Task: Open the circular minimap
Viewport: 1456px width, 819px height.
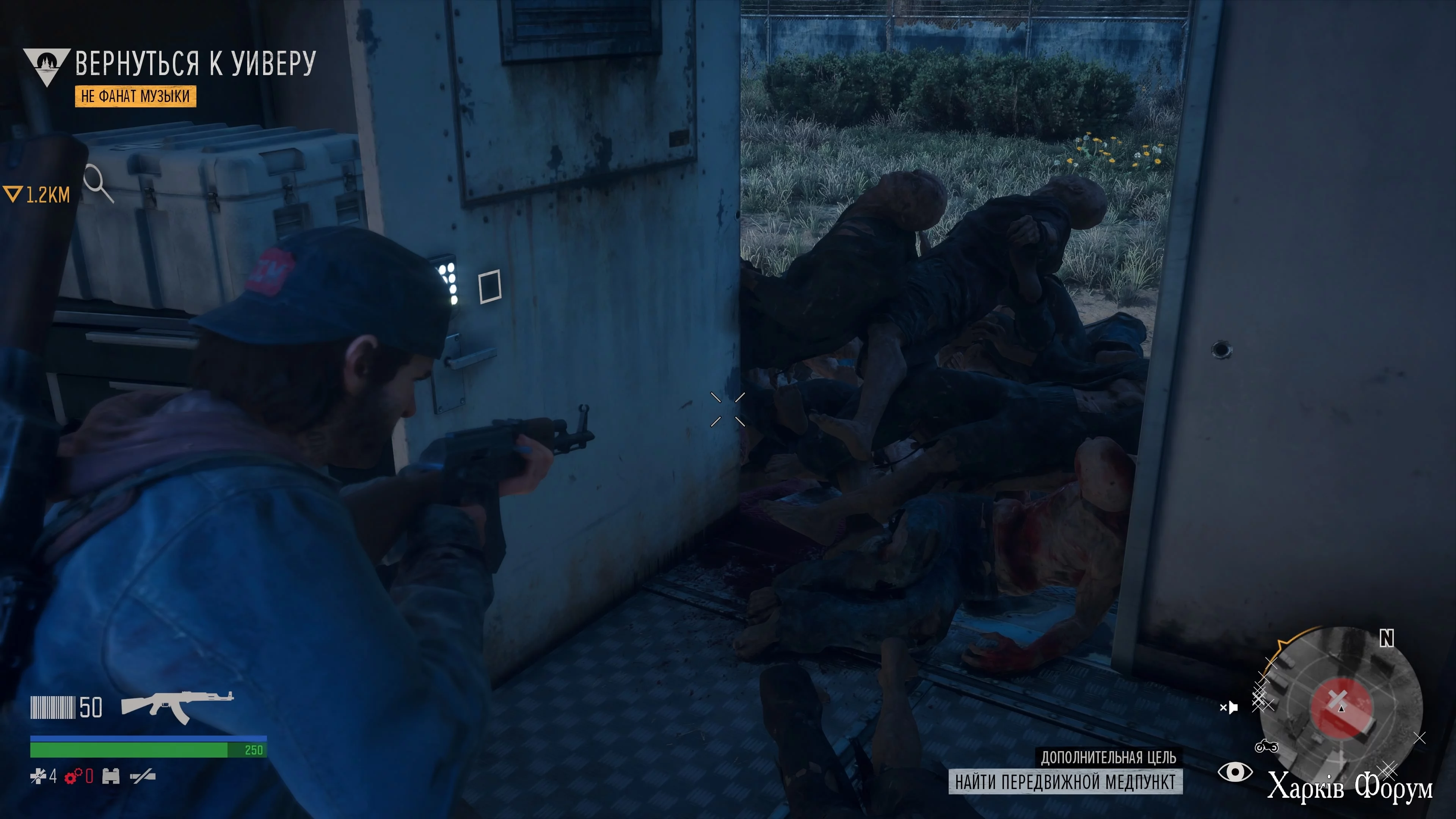Action: 1341,704
